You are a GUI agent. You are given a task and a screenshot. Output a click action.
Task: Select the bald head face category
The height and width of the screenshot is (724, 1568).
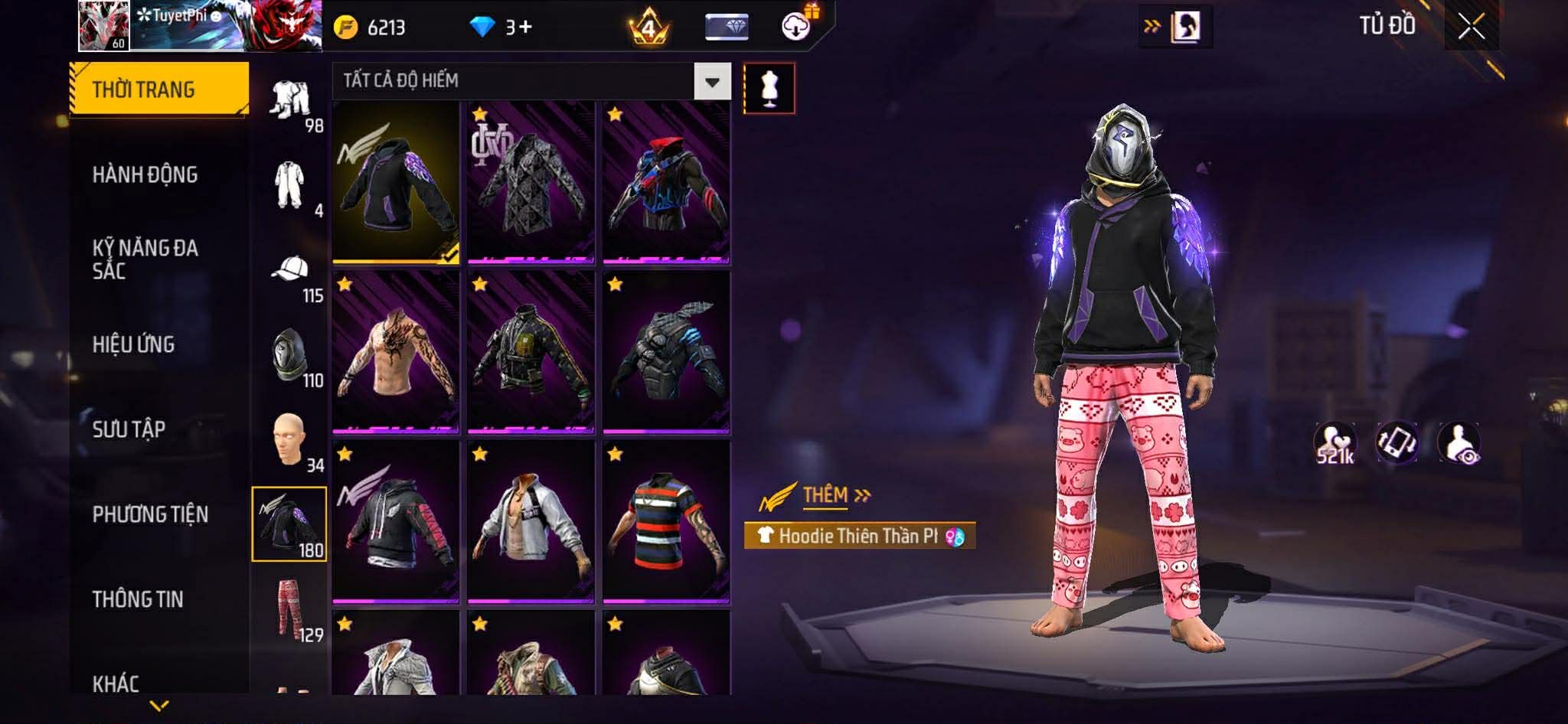[x=290, y=441]
